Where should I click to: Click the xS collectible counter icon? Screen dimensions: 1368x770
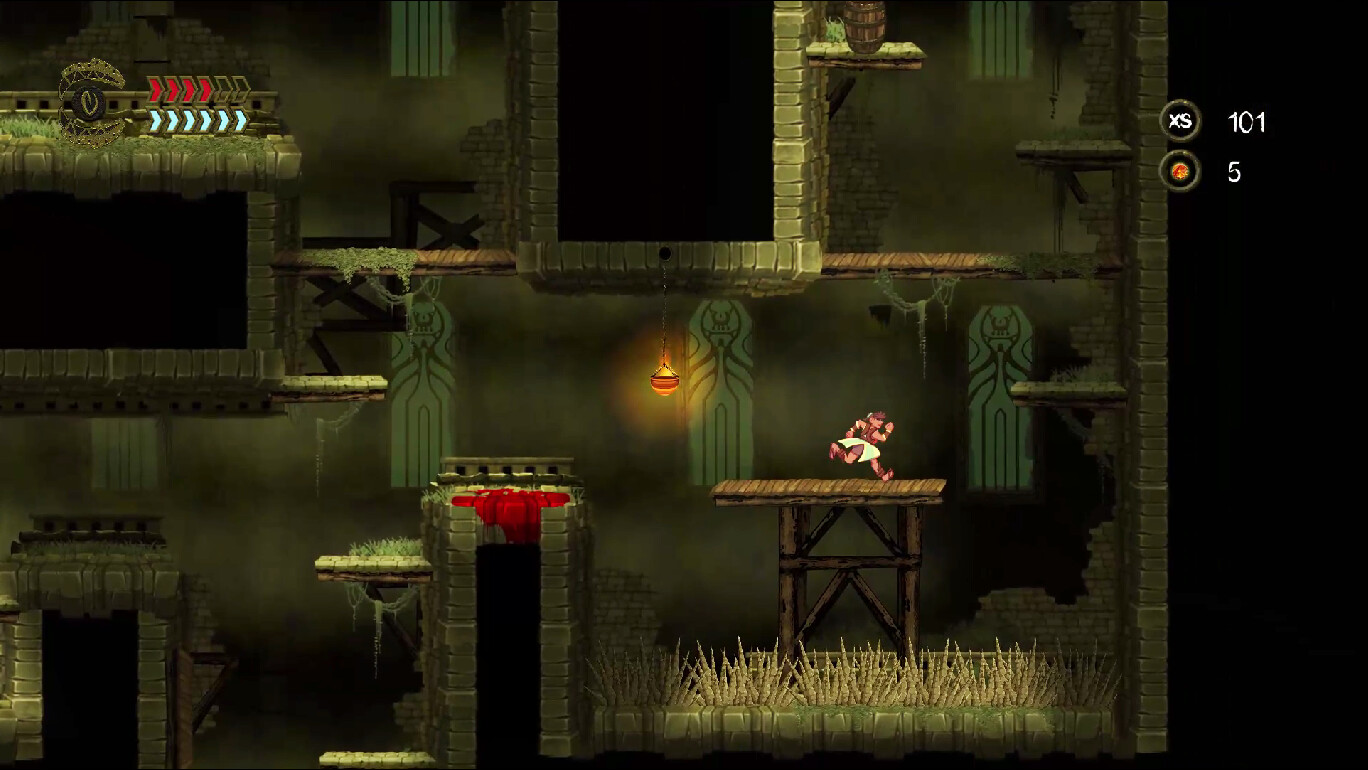point(1182,121)
